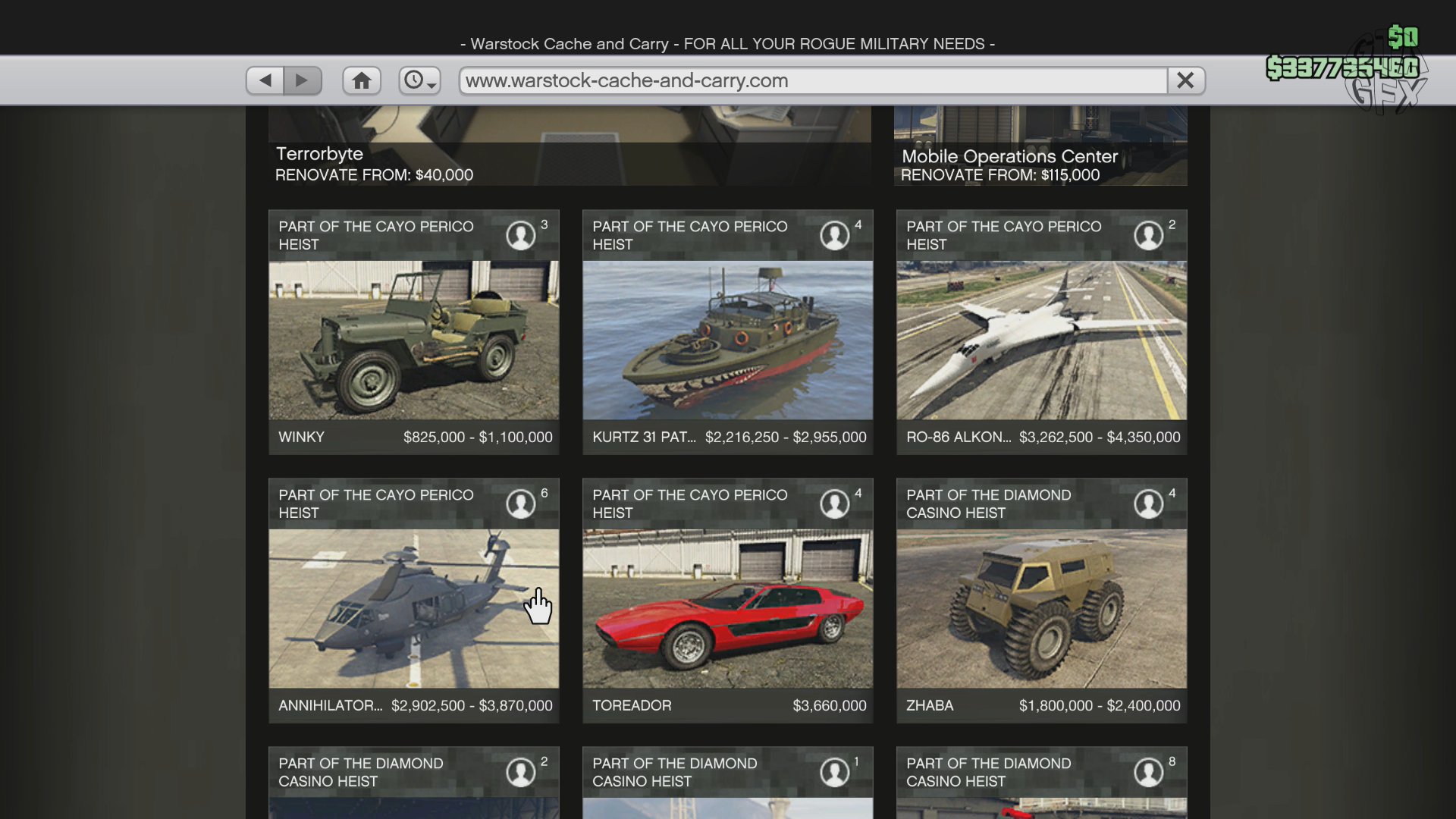Close the in-game web browser
1456x819 pixels.
[x=1185, y=80]
